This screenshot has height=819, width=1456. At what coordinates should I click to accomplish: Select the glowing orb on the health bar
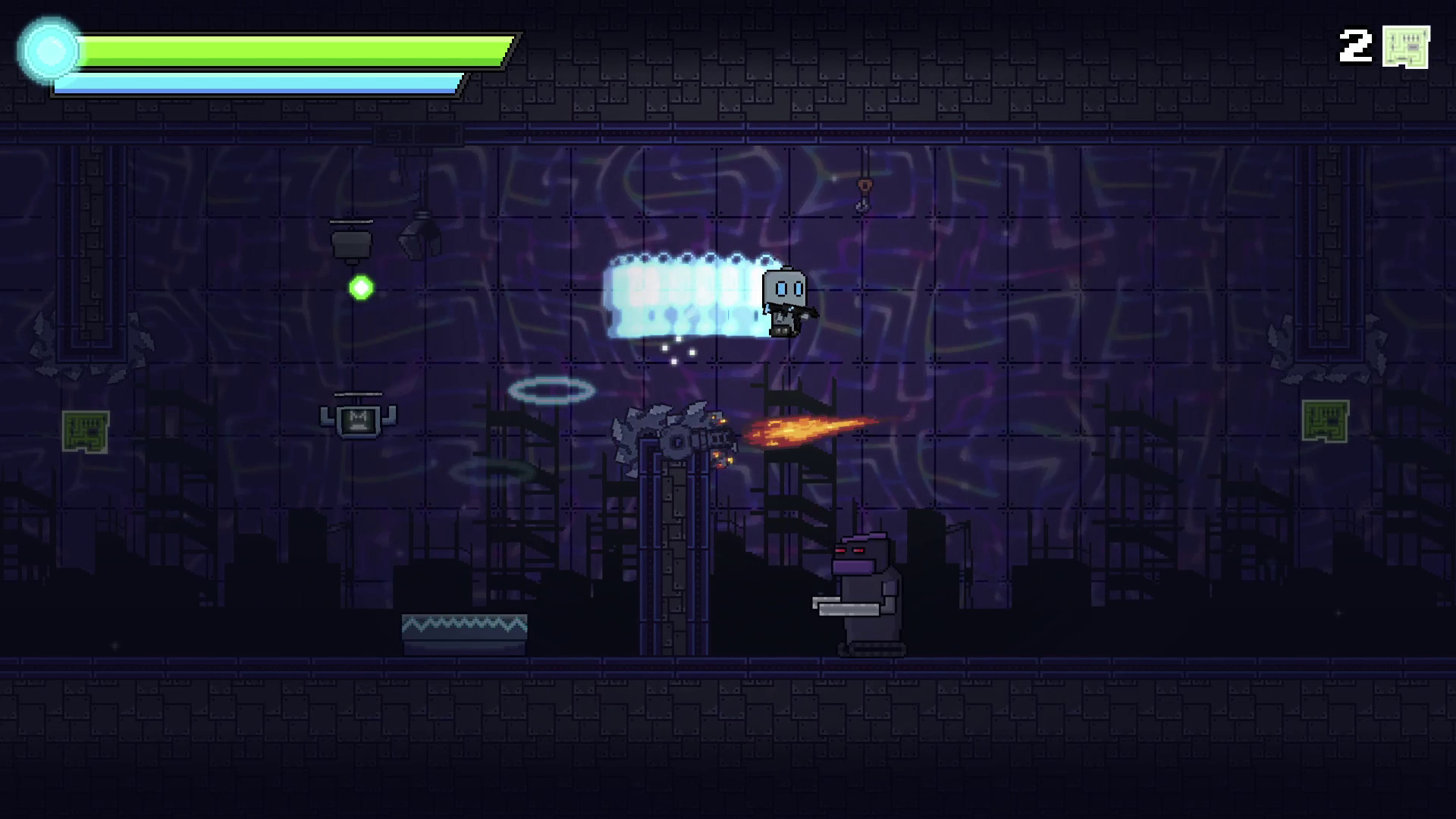(50, 50)
